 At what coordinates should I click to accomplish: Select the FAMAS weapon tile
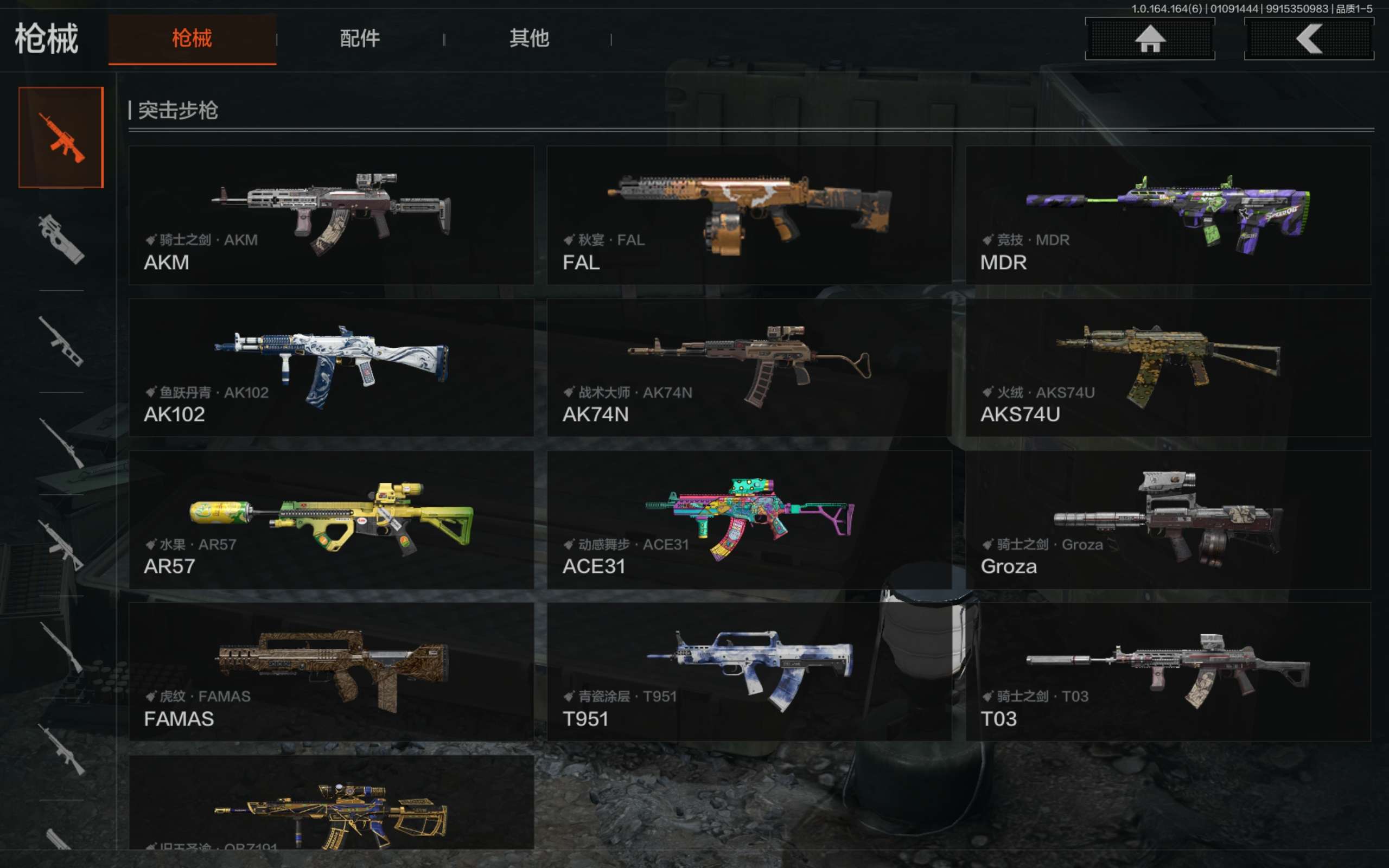coord(331,672)
